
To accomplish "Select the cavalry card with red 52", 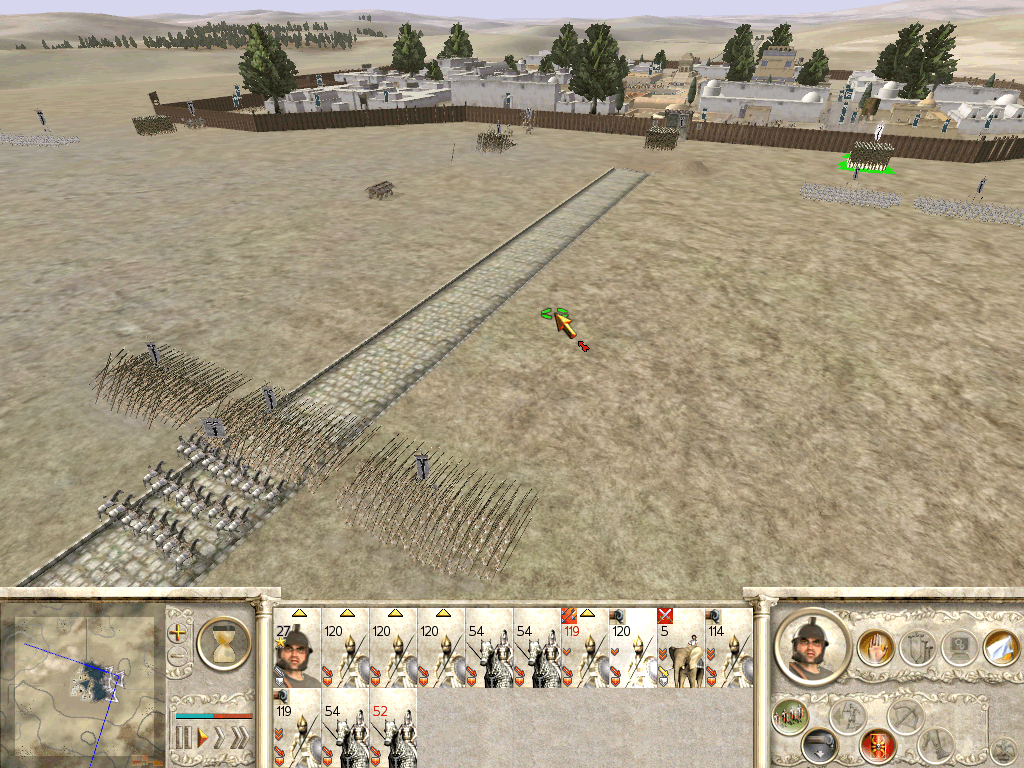I will click(393, 729).
